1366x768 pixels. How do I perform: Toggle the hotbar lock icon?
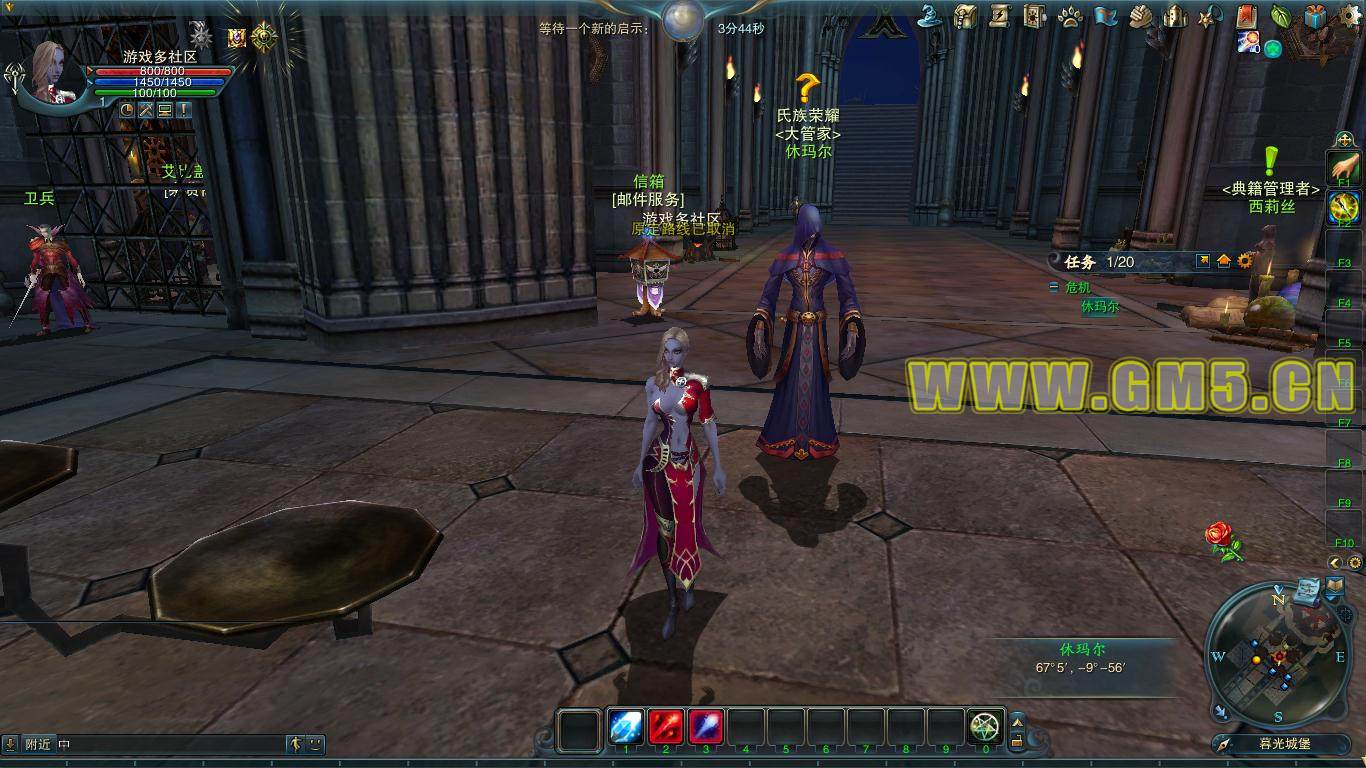point(1017,741)
